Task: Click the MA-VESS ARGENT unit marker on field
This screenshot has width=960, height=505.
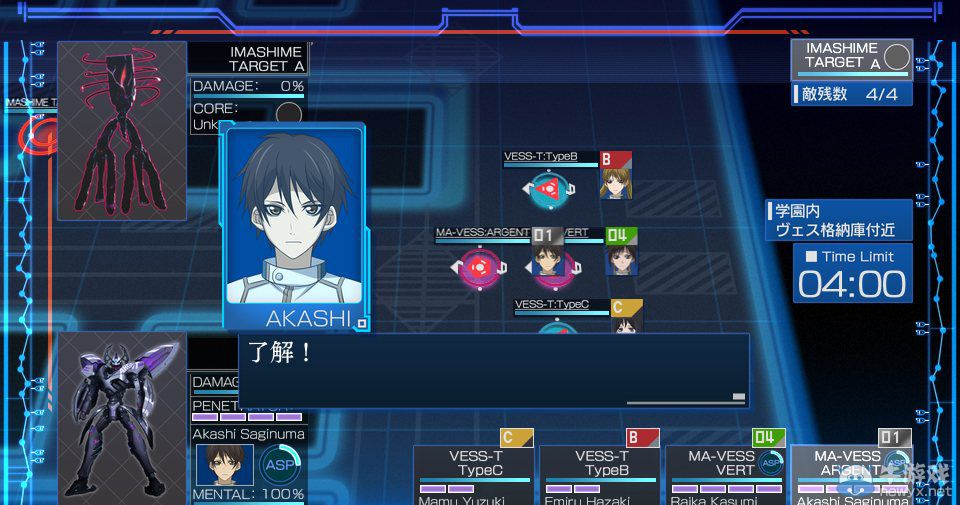Action: [481, 267]
